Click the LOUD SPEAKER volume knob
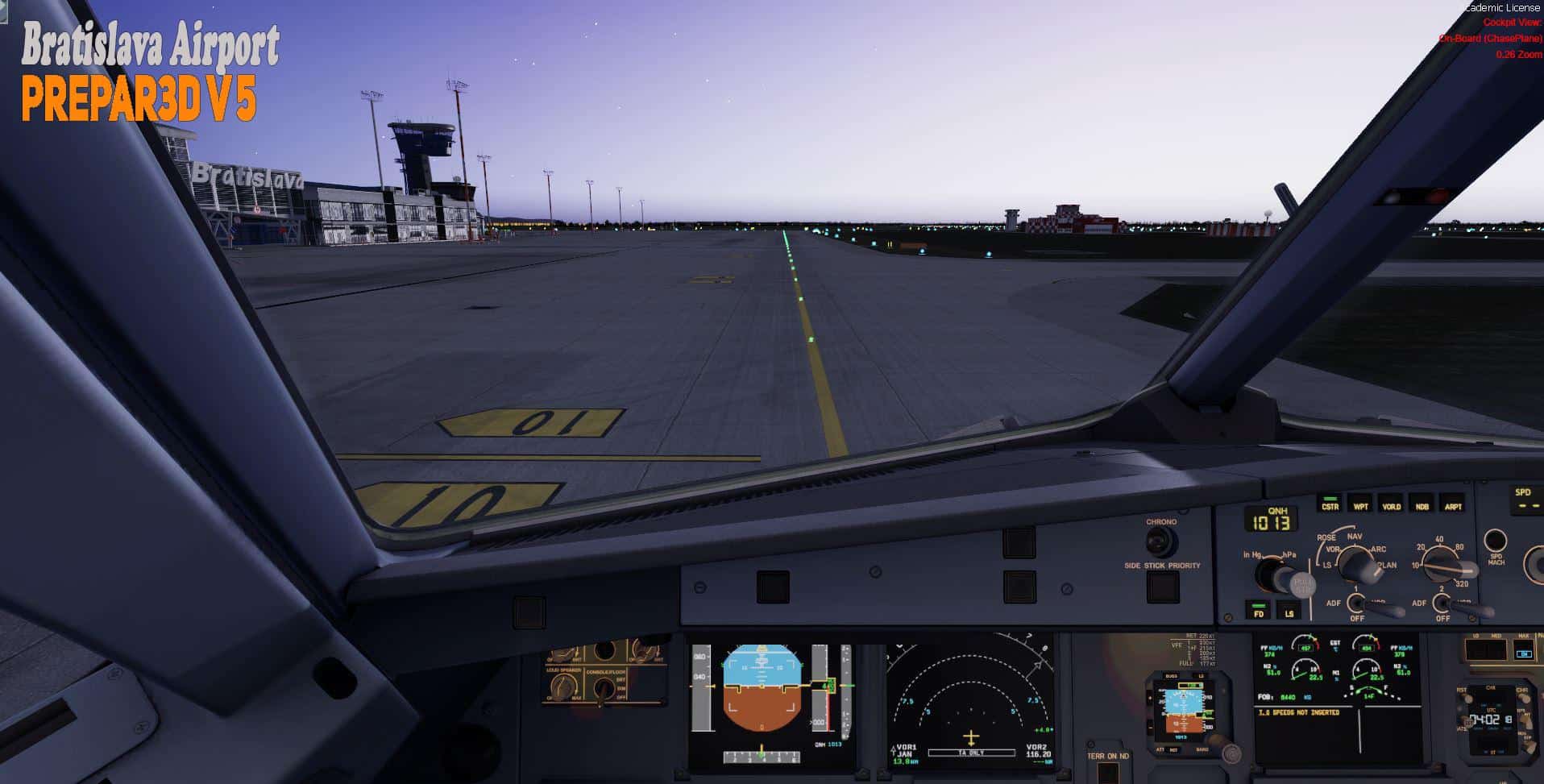The image size is (1544, 784). pyautogui.click(x=563, y=687)
